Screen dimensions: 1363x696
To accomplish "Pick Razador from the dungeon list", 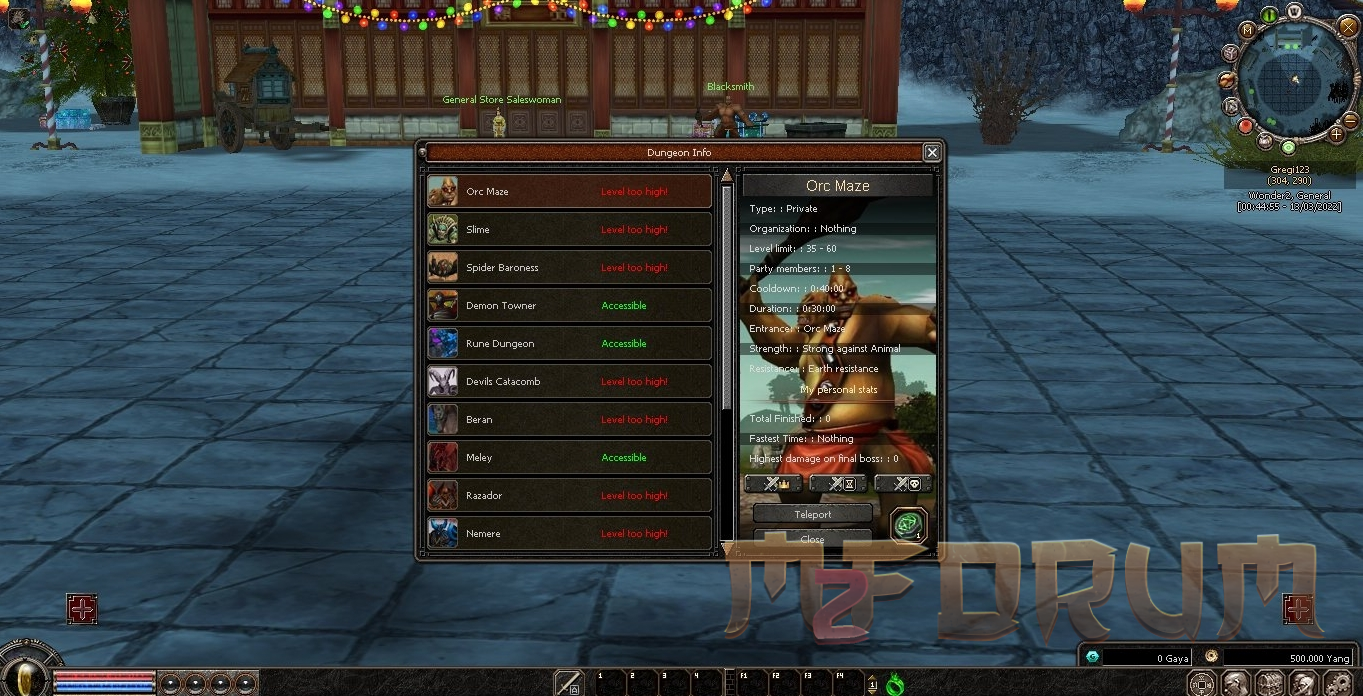I will click(x=569, y=496).
